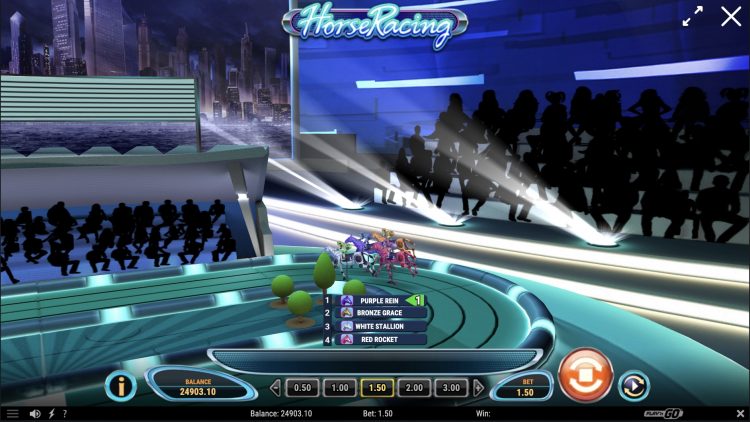Set the bet to 2.00

click(415, 388)
